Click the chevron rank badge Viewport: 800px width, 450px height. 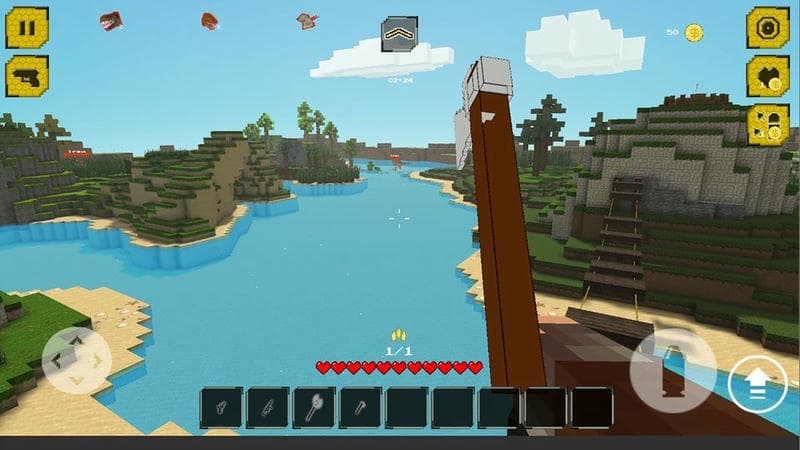pos(399,35)
